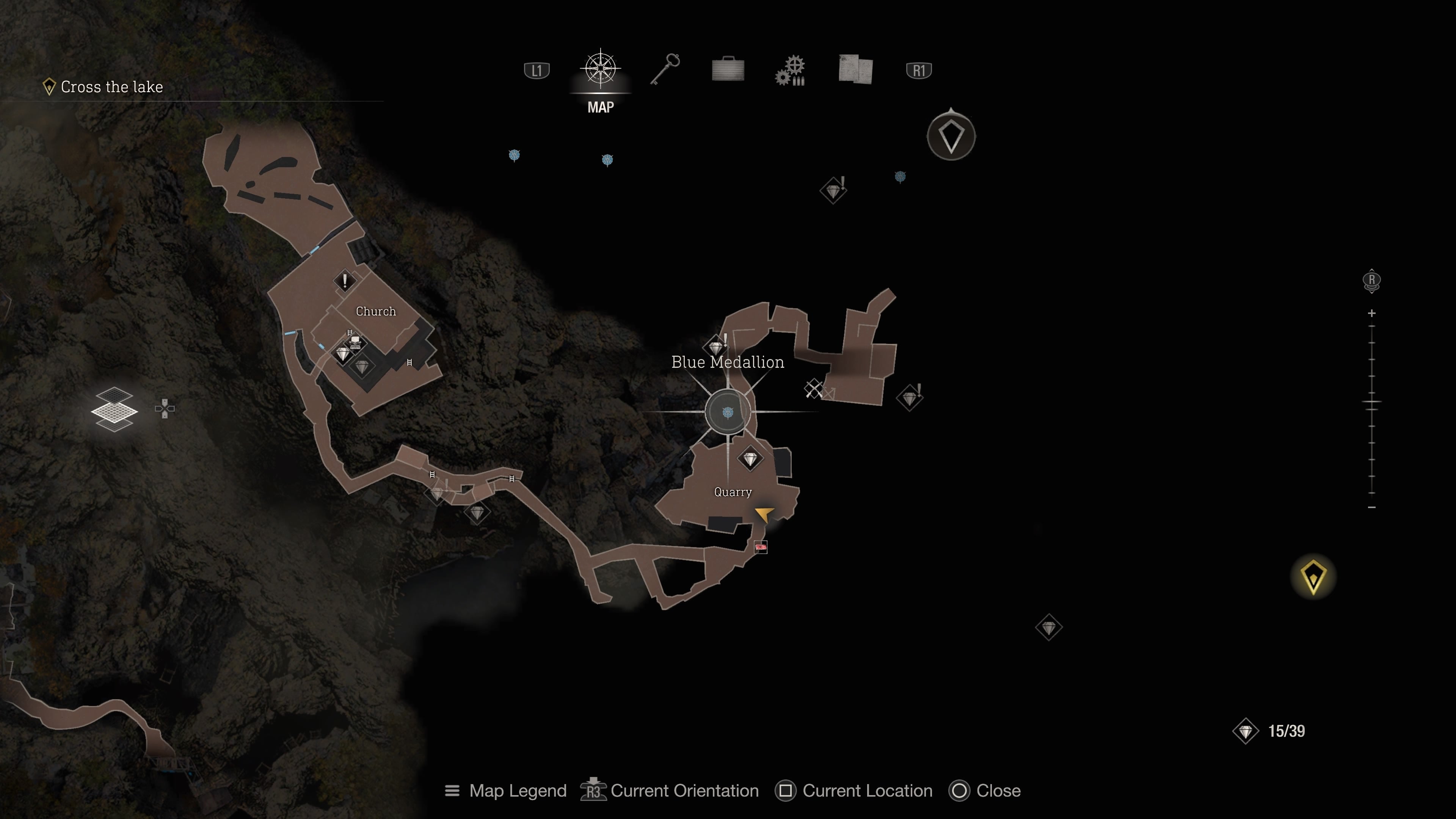Select the treasure marker above Quarry label
This screenshot has height=819, width=1456.
click(x=750, y=458)
